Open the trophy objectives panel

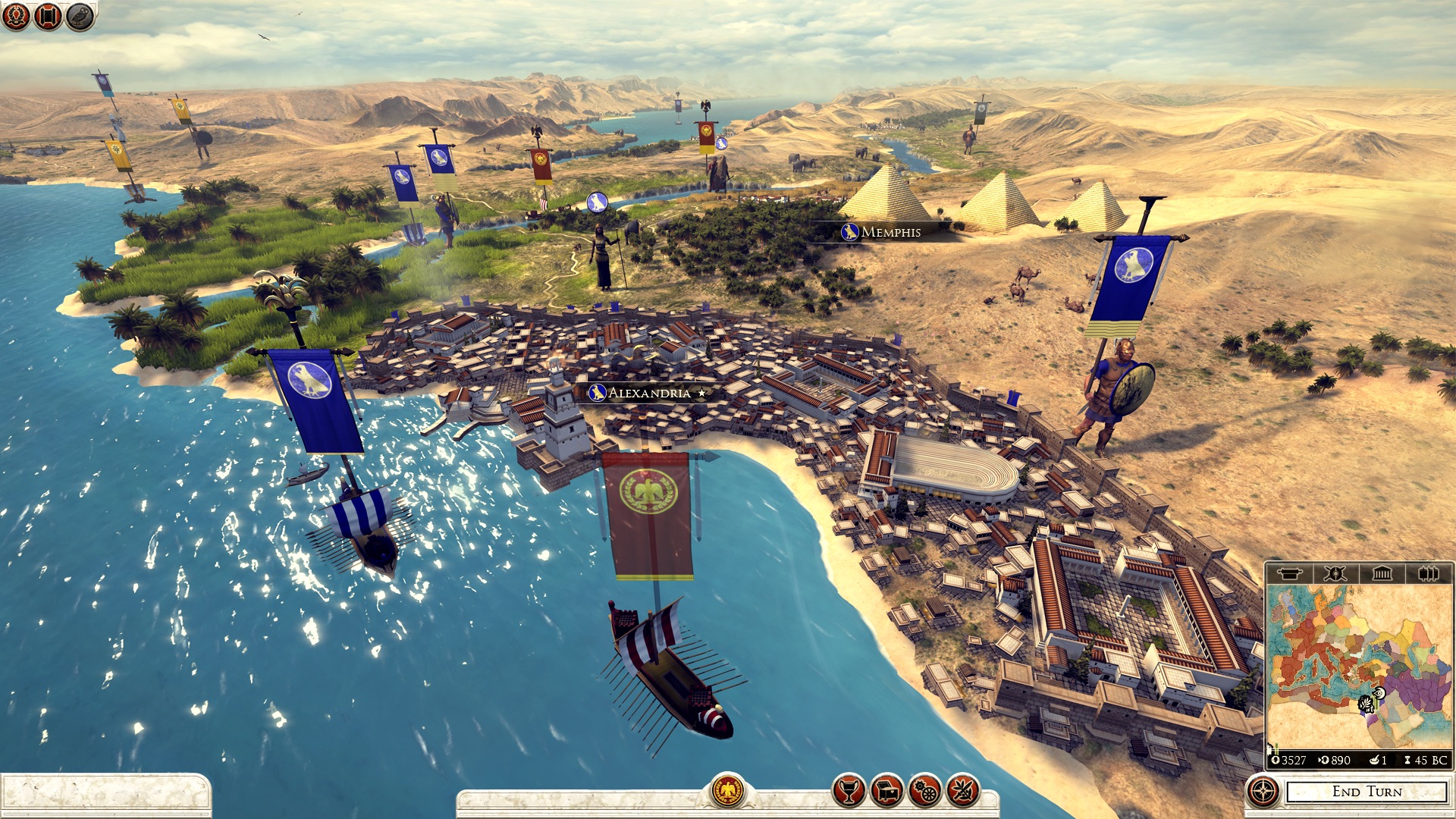(849, 790)
